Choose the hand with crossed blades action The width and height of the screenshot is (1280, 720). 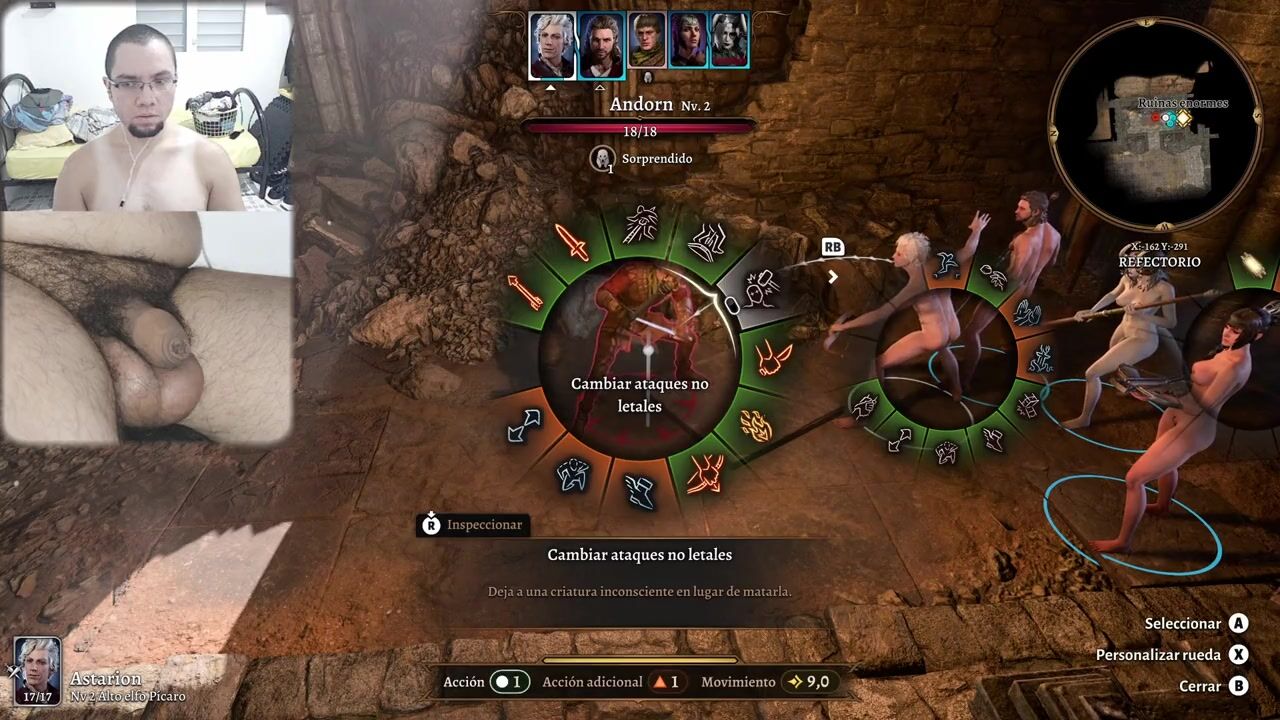click(x=706, y=473)
